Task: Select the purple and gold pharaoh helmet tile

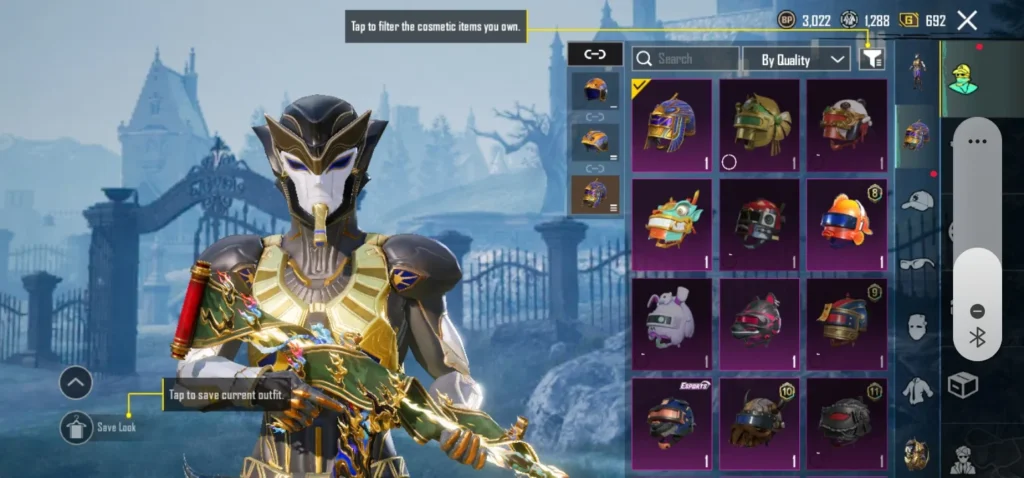Action: pos(671,125)
